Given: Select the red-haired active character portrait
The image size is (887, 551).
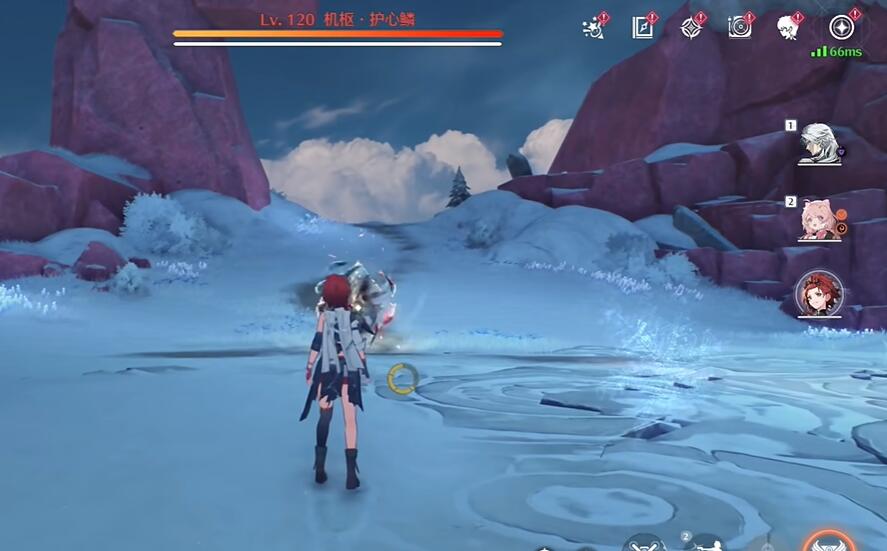Looking at the screenshot, I should [820, 294].
